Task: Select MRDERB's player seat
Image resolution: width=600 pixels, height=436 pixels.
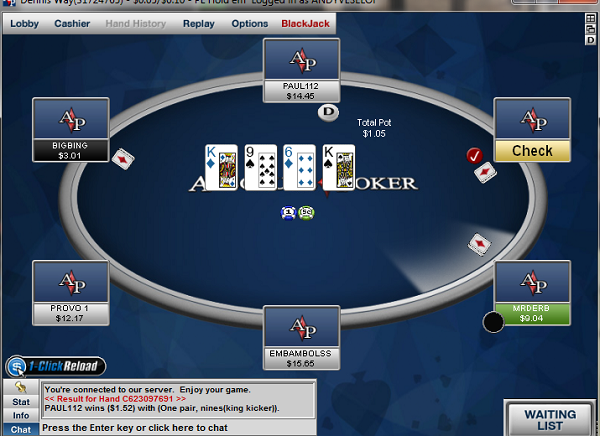Action: [532, 293]
